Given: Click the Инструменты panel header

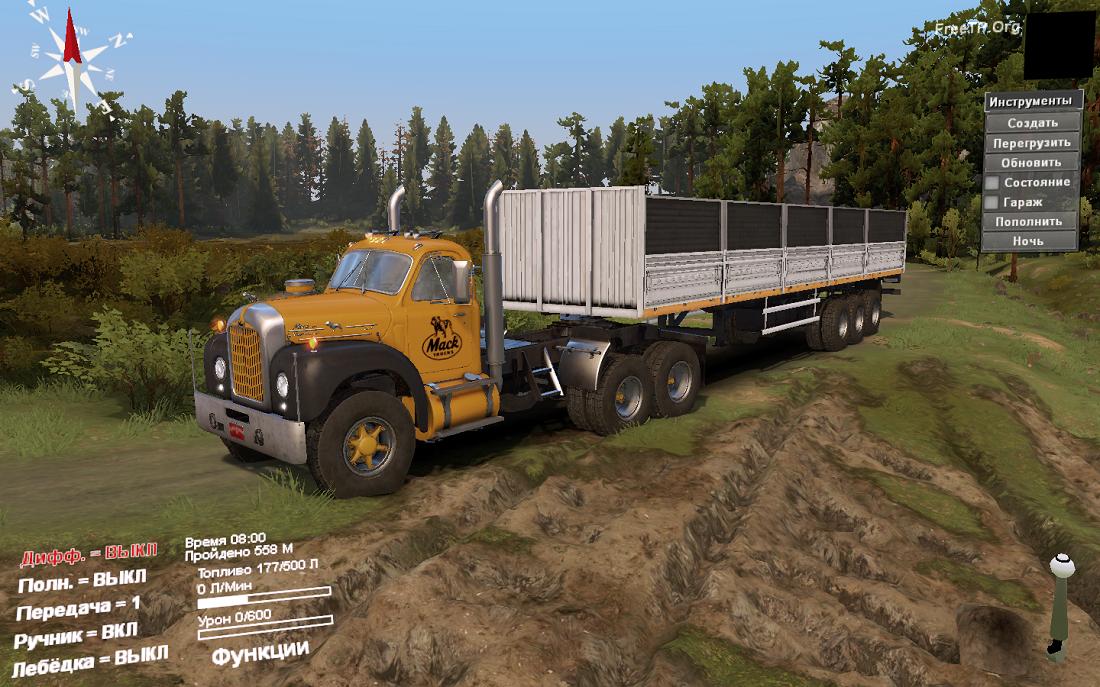Looking at the screenshot, I should pos(1033,101).
